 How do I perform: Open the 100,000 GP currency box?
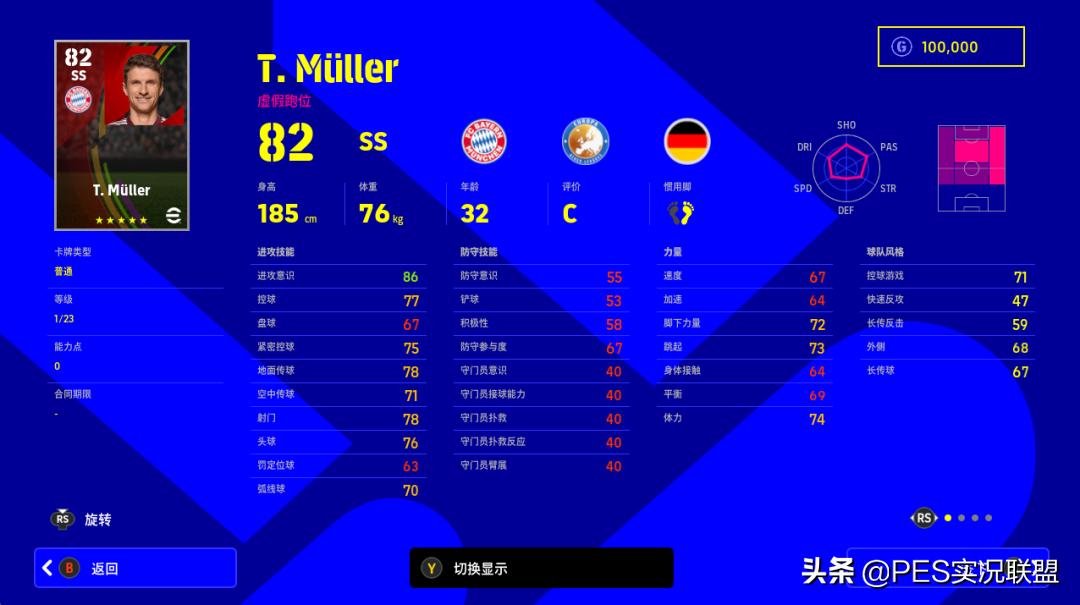[x=950, y=47]
